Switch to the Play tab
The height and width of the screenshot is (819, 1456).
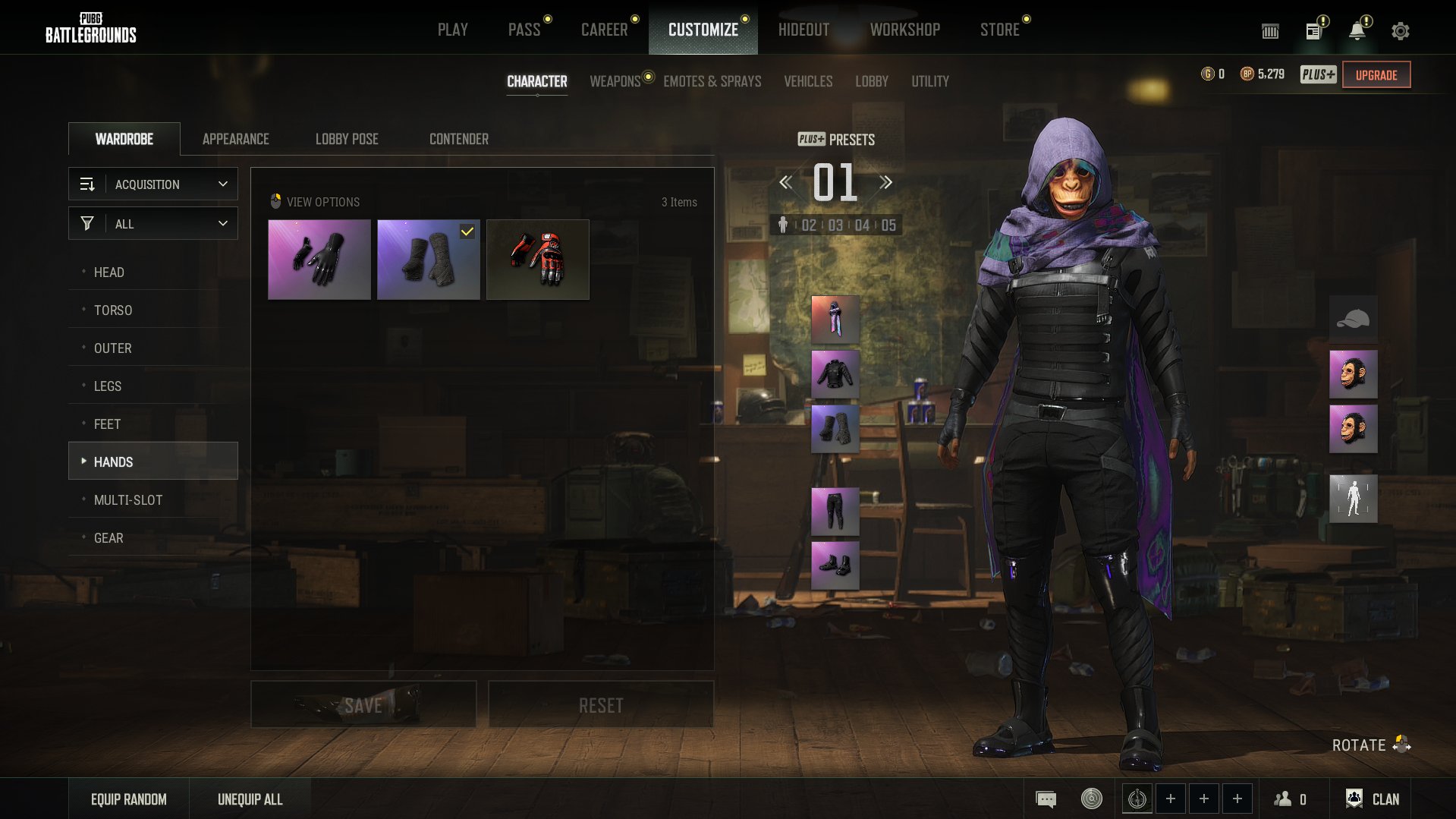(452, 30)
